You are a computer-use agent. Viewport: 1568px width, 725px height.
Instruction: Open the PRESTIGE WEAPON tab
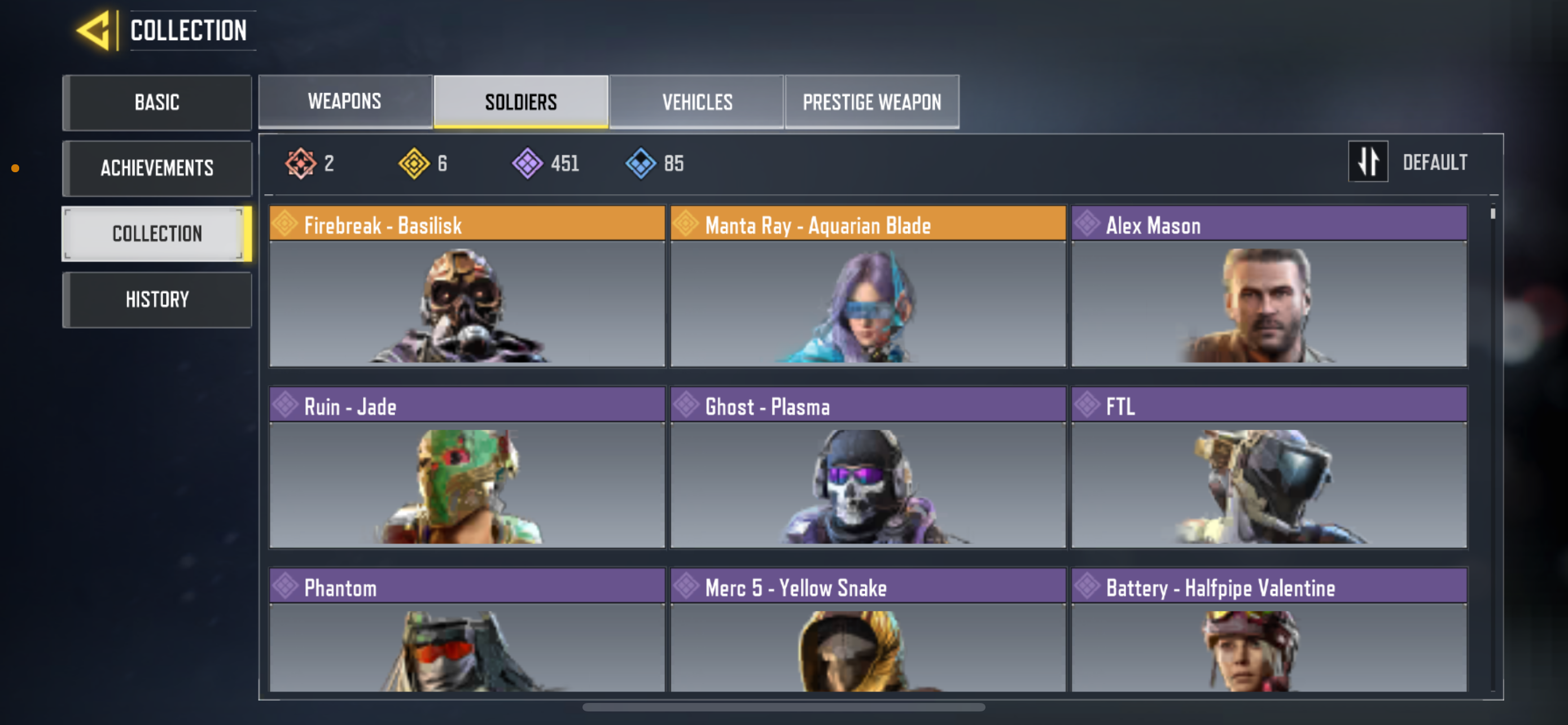click(871, 102)
